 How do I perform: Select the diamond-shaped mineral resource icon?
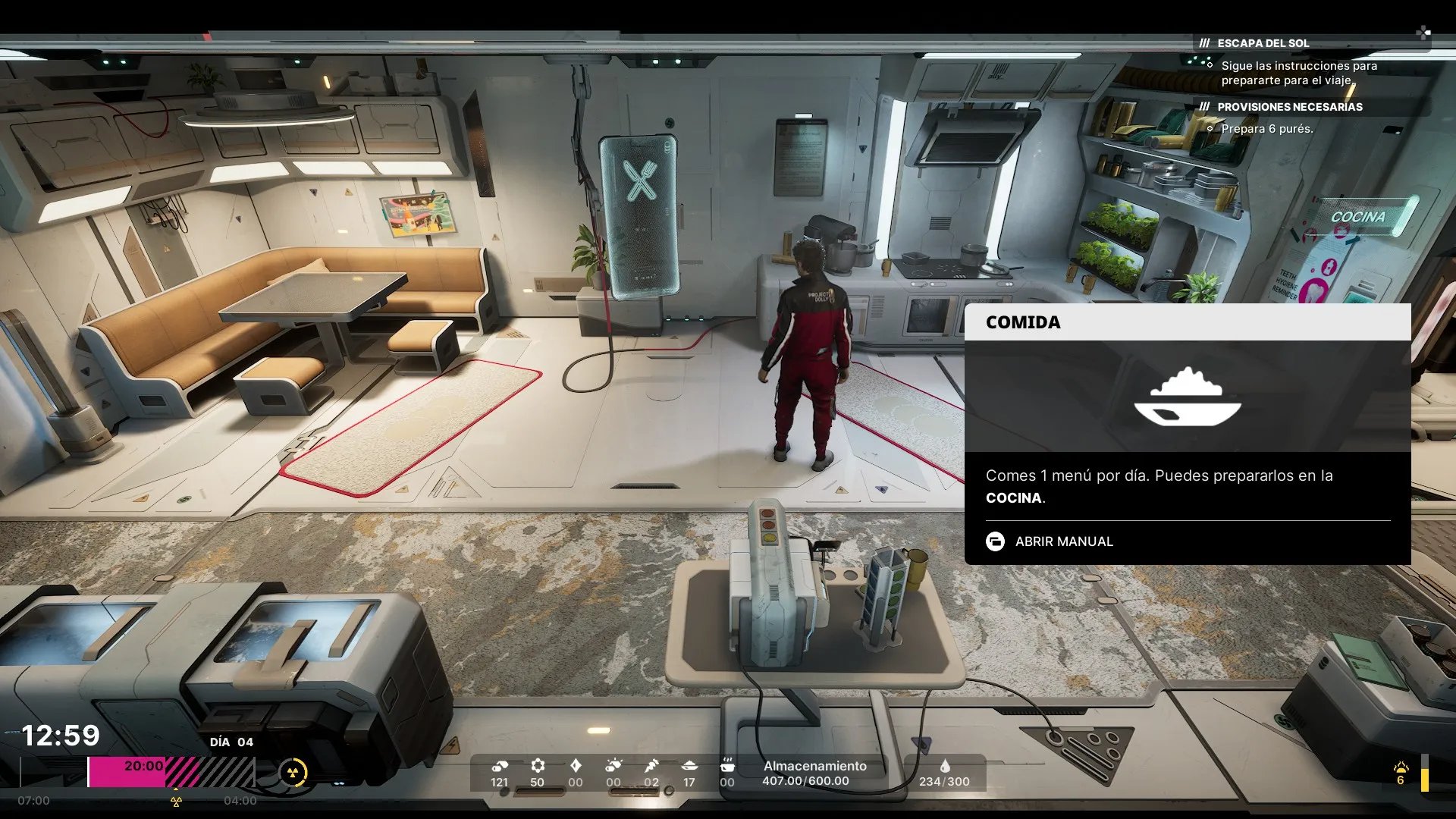click(576, 765)
